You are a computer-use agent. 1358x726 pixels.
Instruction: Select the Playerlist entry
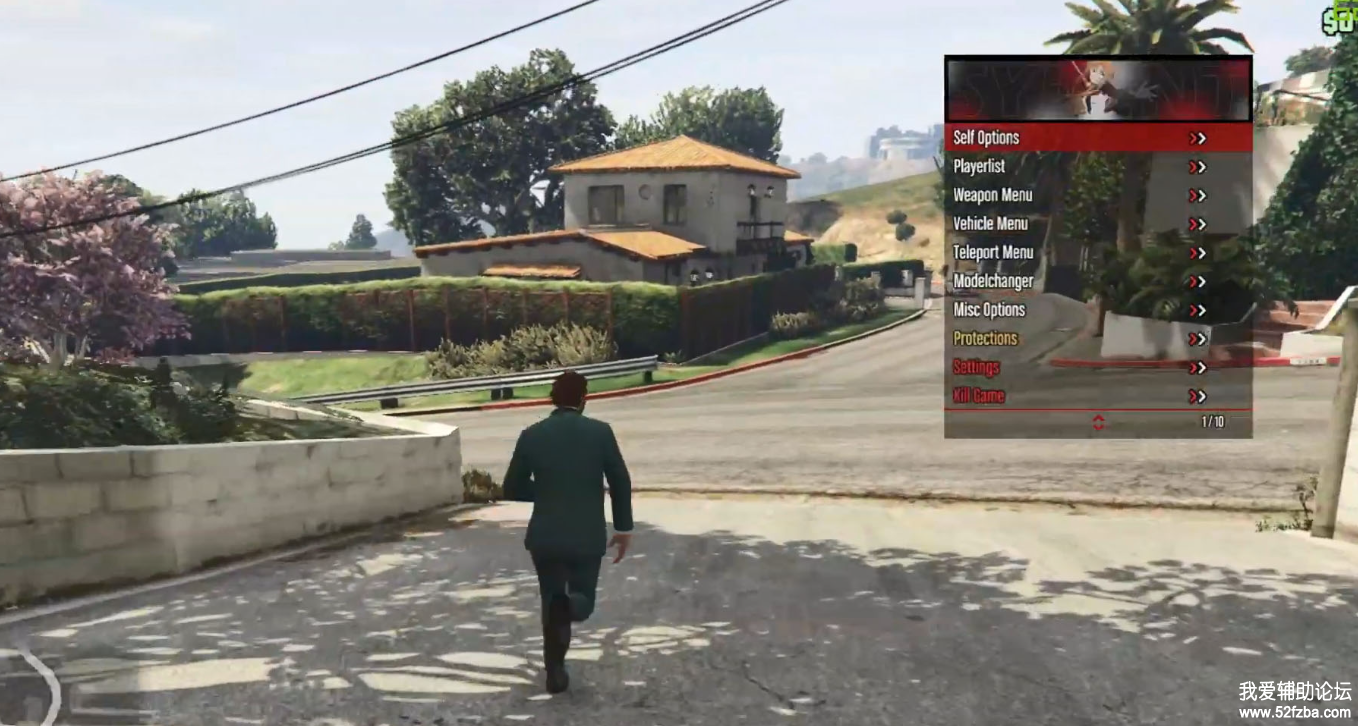tap(1097, 167)
